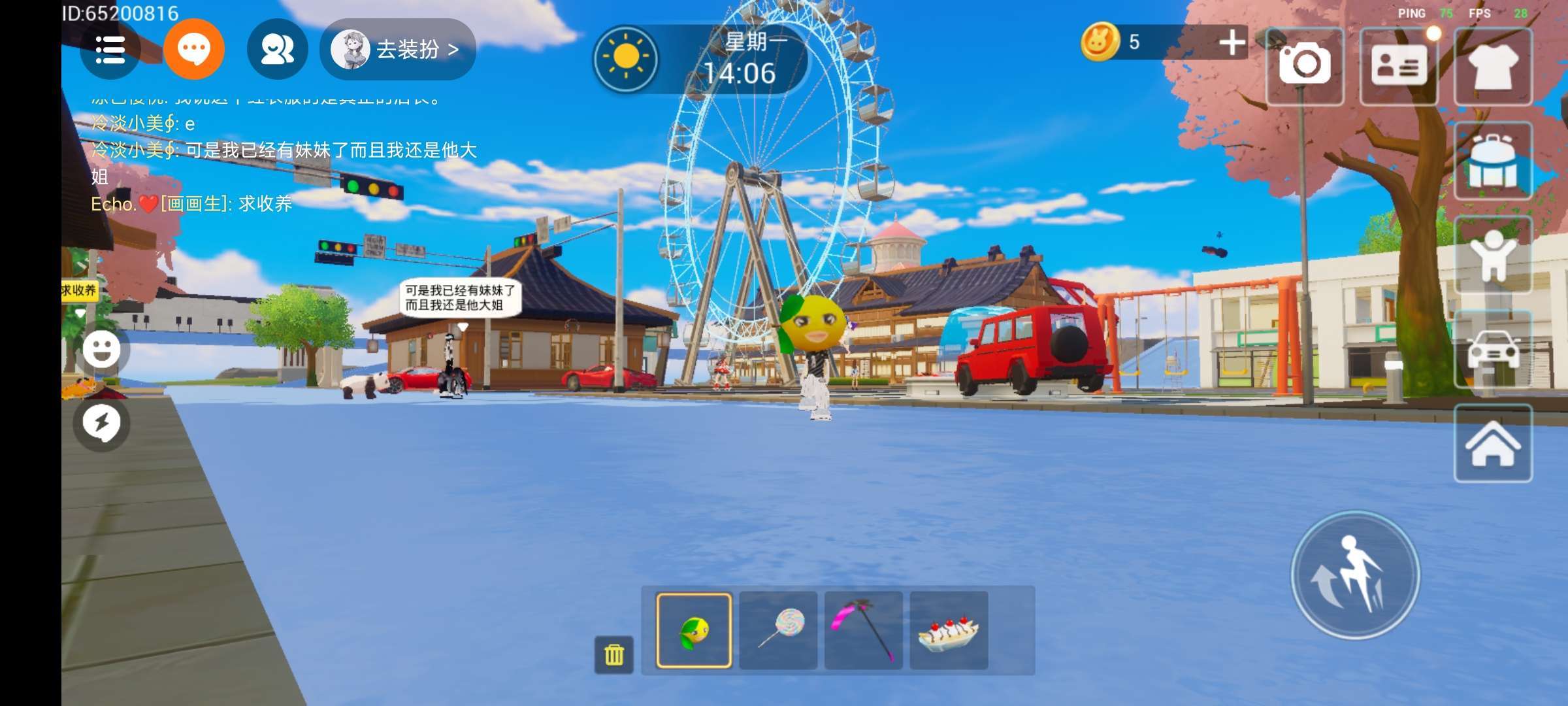Open the T-shirt clothing menu
The height and width of the screenshot is (706, 1568).
tap(1493, 65)
